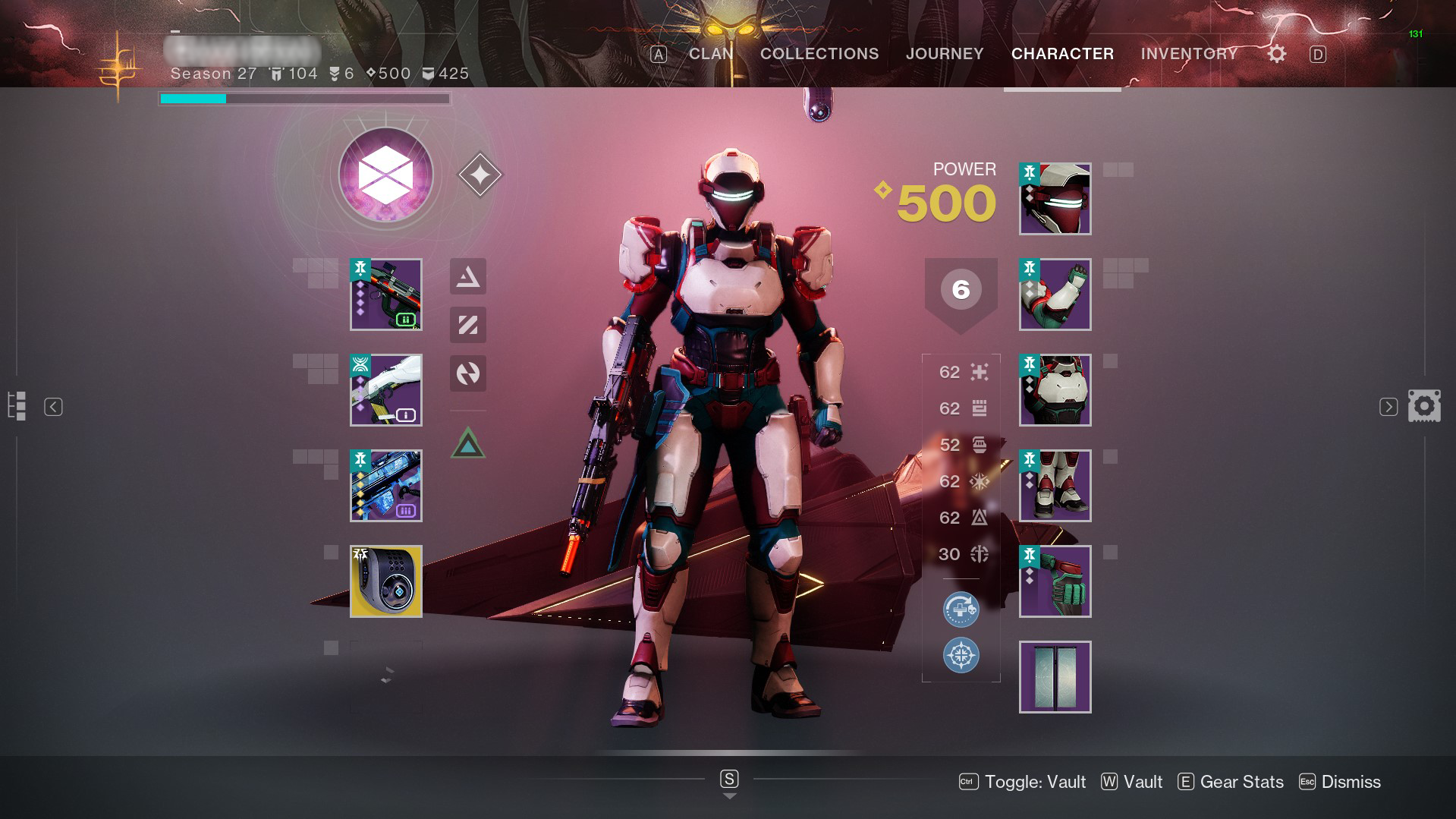Open the subclass emblem with the hexagon
The height and width of the screenshot is (819, 1456).
pos(386,175)
